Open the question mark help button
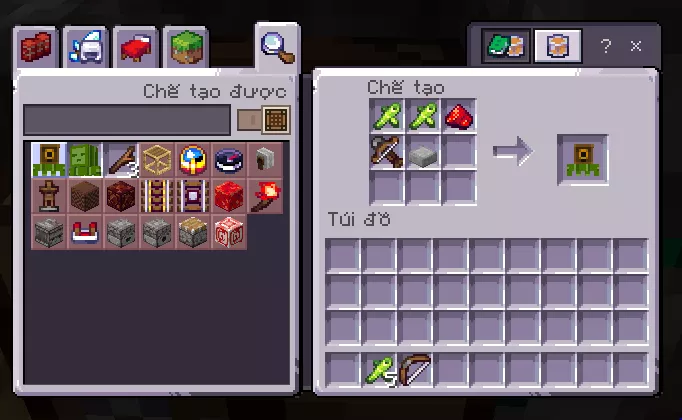The width and height of the screenshot is (682, 420). pos(605,46)
